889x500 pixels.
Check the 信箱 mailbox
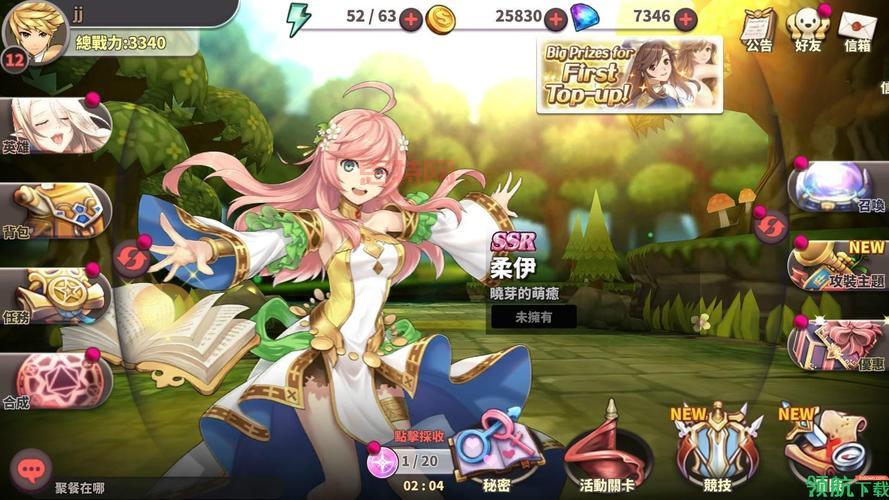(x=858, y=27)
